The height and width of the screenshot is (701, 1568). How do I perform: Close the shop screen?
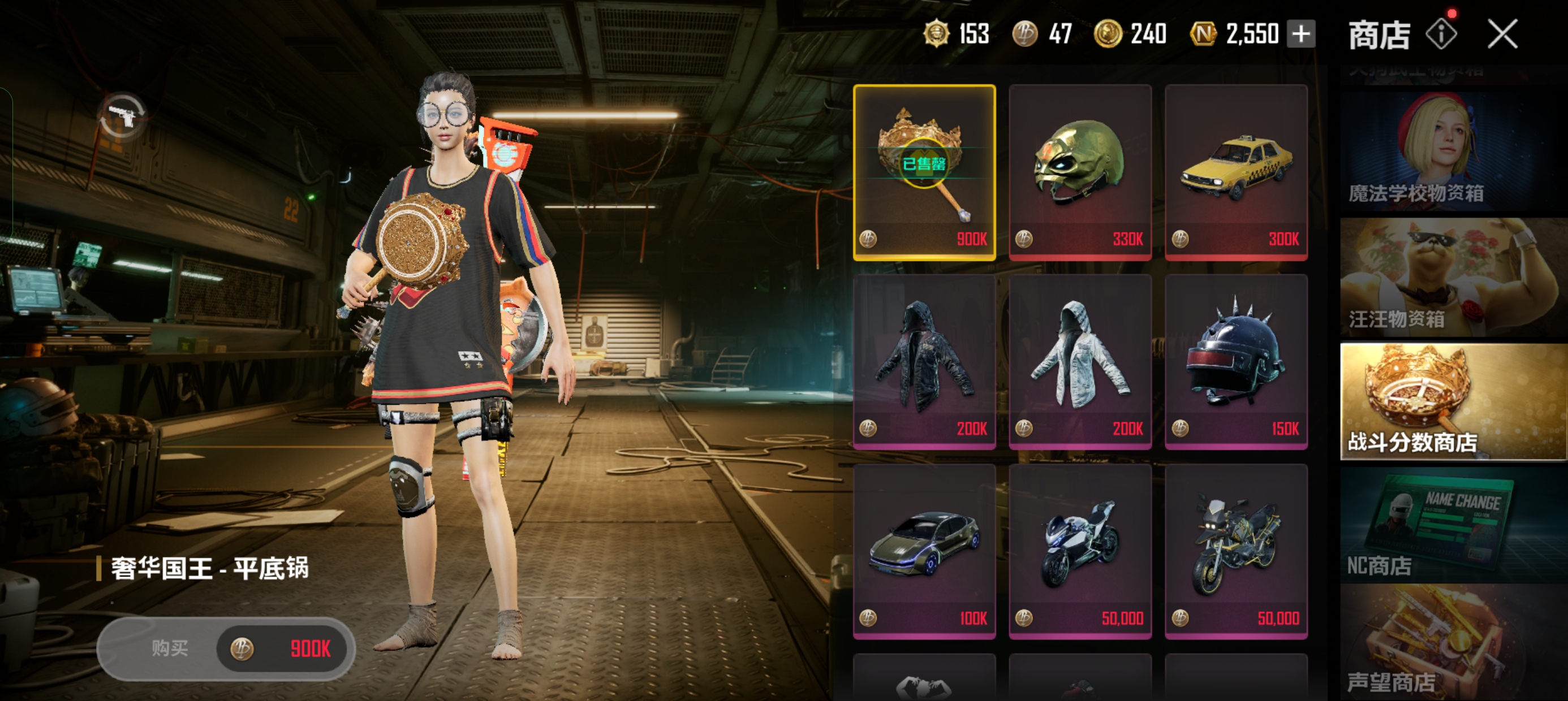(x=1502, y=33)
